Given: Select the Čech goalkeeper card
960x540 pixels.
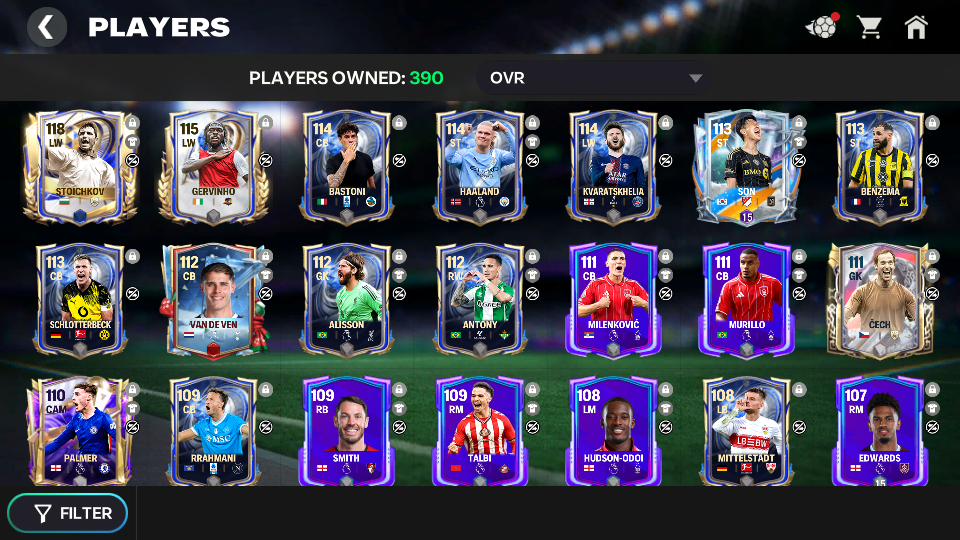Looking at the screenshot, I should point(879,300).
